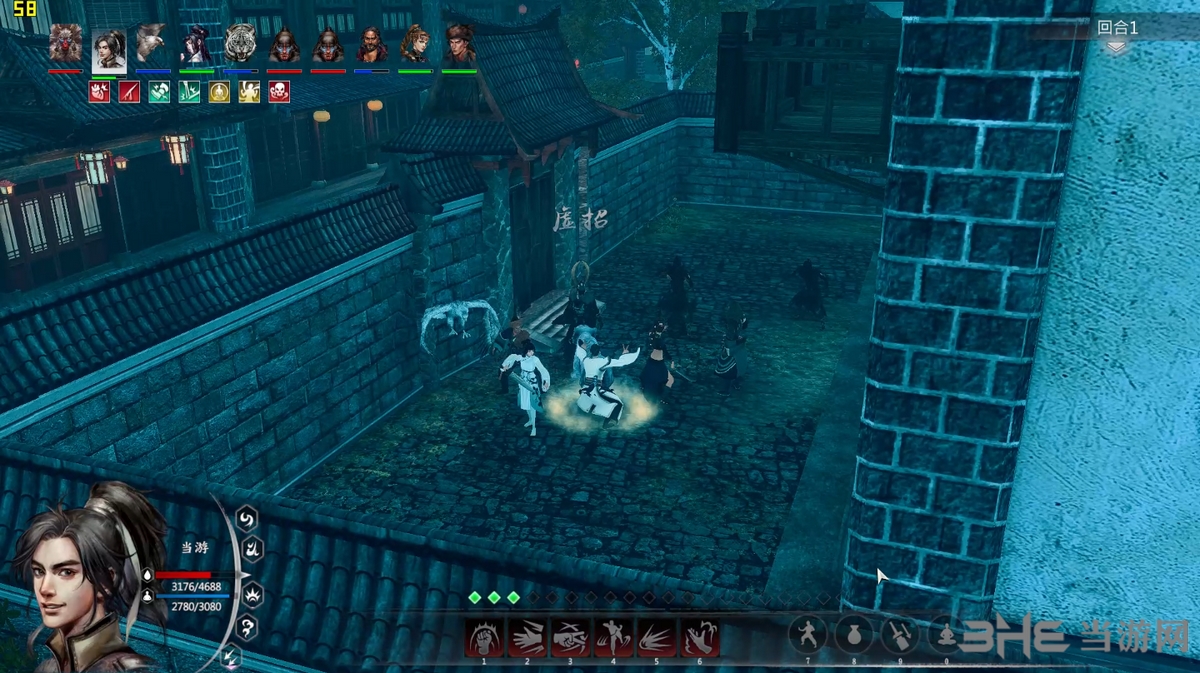Click the red-faced monkey portrait in turn order
This screenshot has height=673, width=1200.
coord(66,45)
